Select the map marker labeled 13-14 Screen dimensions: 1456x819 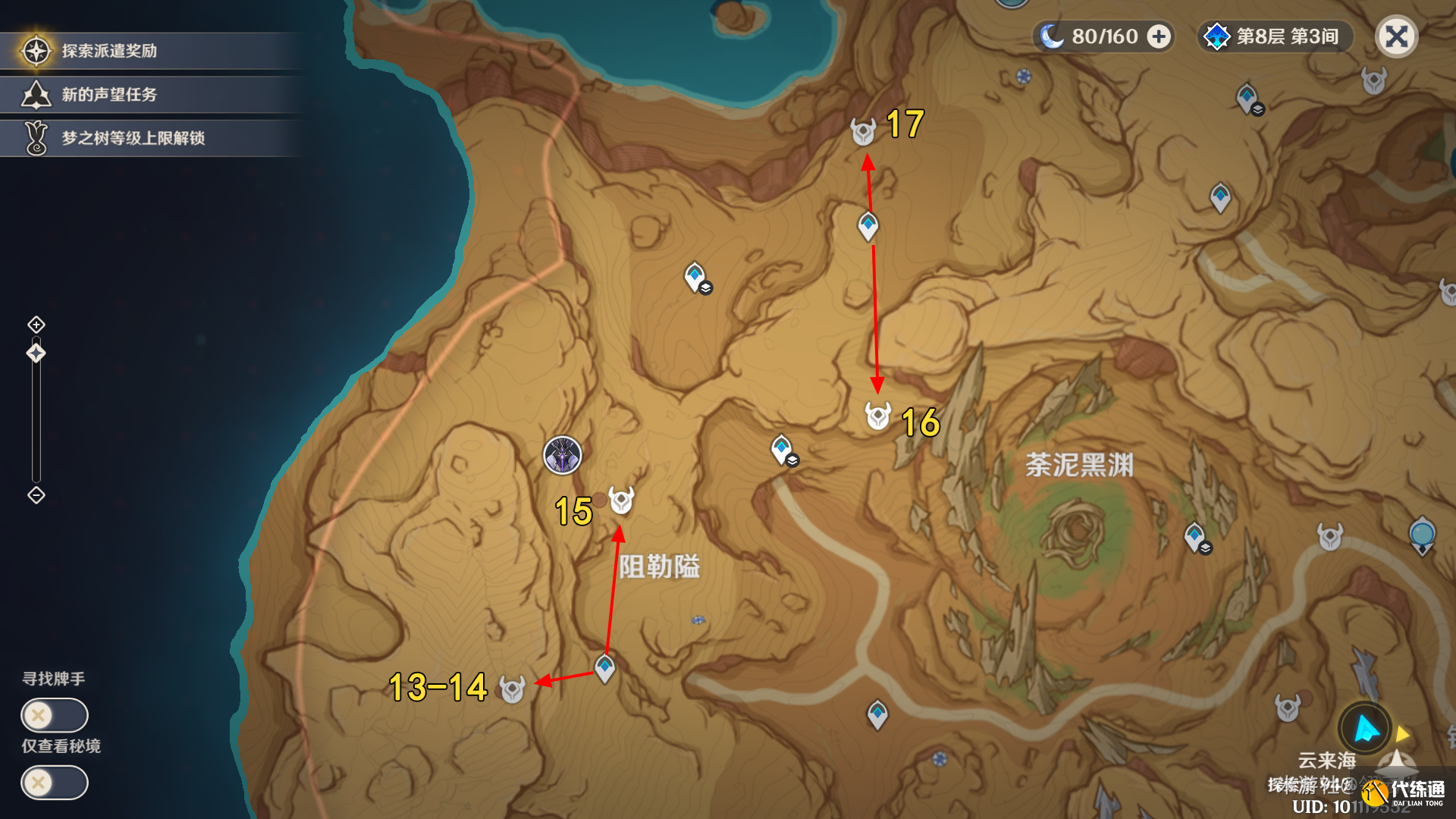pos(513,689)
